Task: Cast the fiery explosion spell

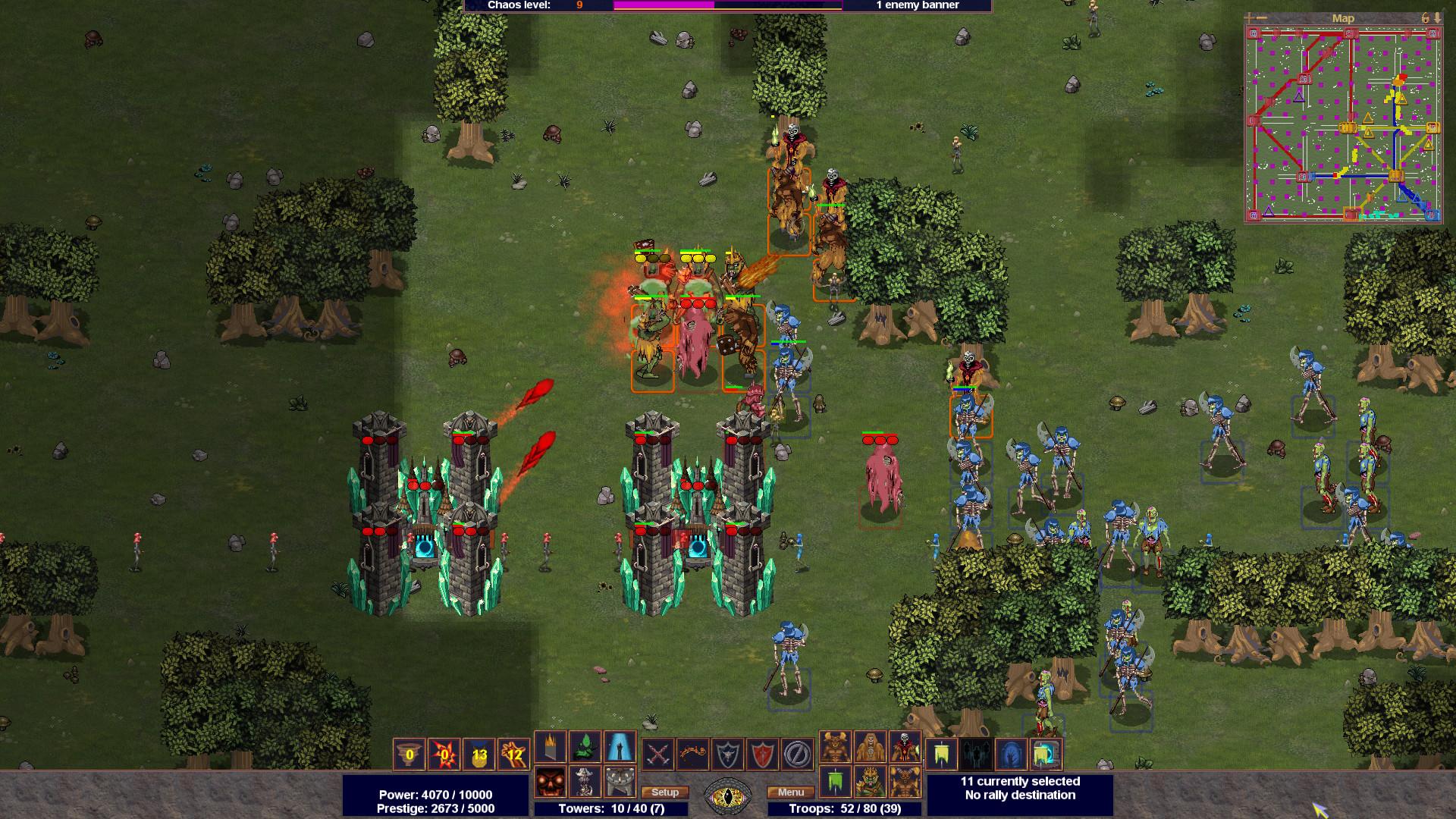Action: tap(444, 754)
